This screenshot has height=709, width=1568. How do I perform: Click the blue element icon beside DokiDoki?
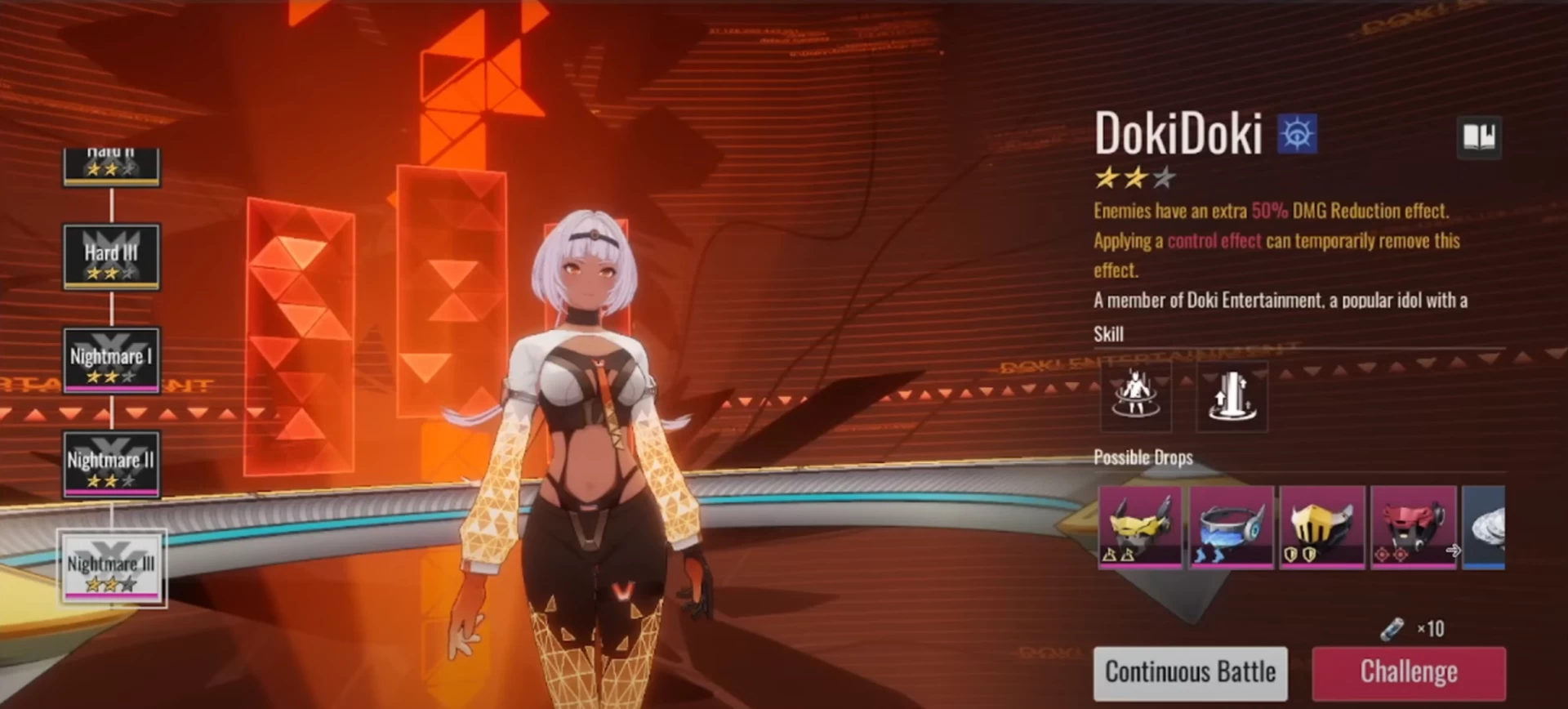1297,133
